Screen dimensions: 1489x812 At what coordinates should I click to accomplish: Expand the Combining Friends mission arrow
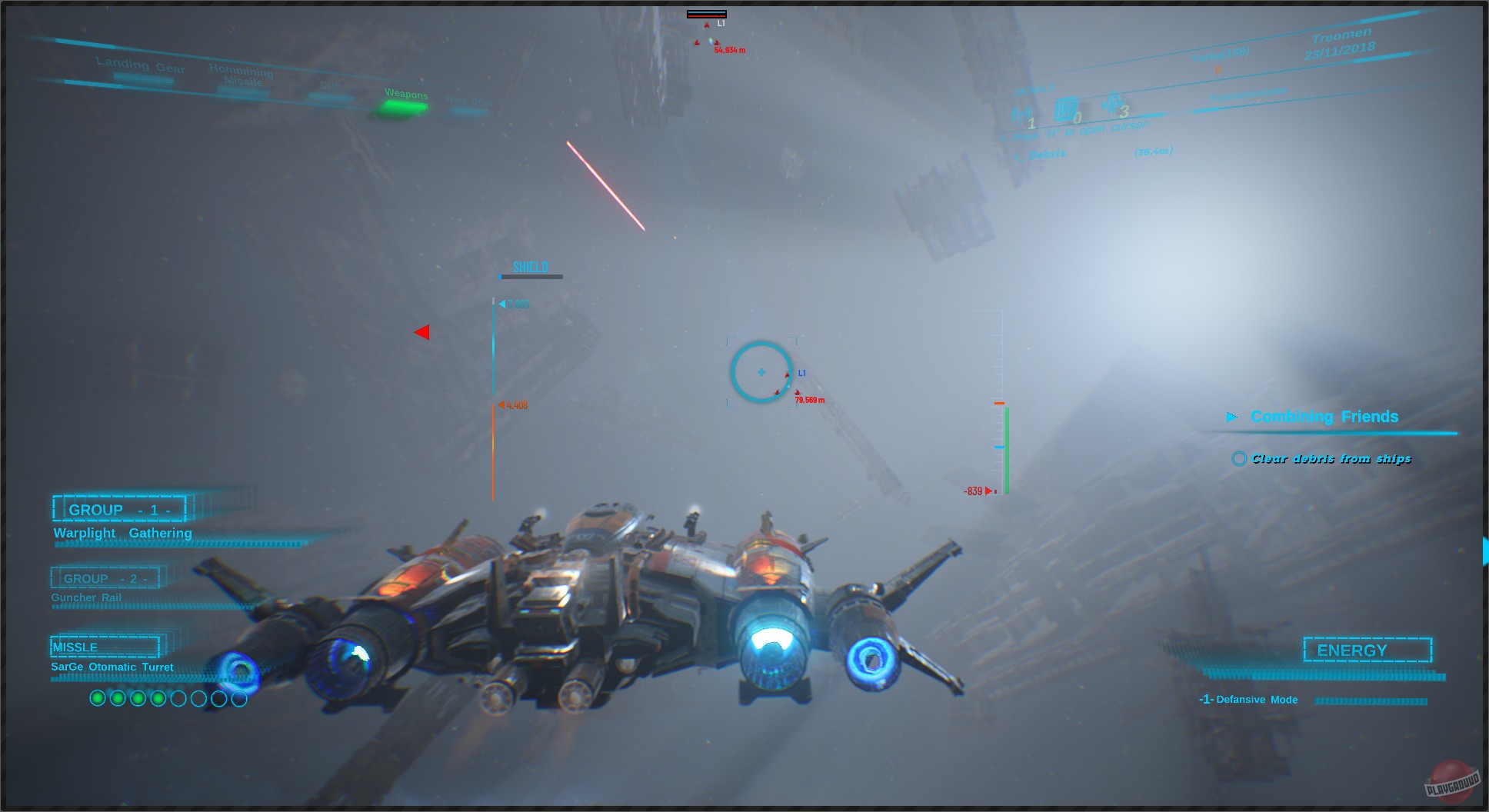tap(1233, 417)
